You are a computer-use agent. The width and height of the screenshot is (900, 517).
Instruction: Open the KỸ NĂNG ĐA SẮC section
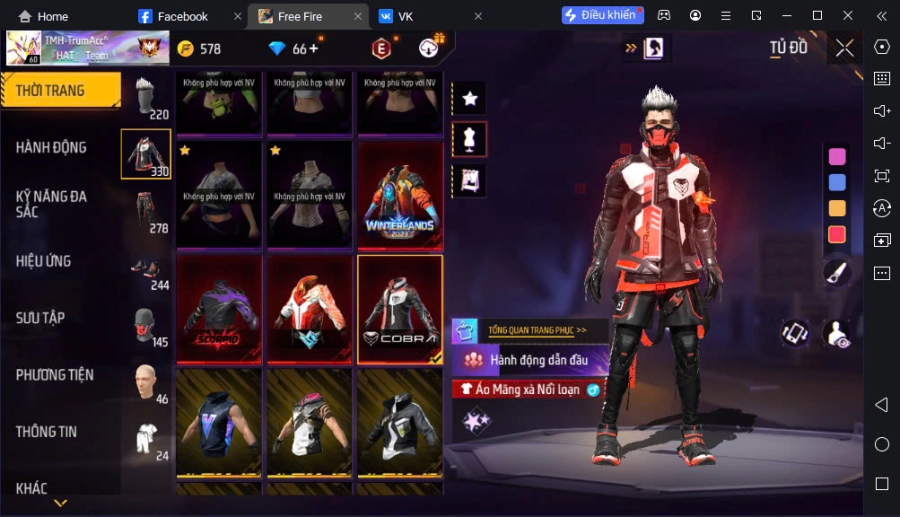(x=52, y=204)
